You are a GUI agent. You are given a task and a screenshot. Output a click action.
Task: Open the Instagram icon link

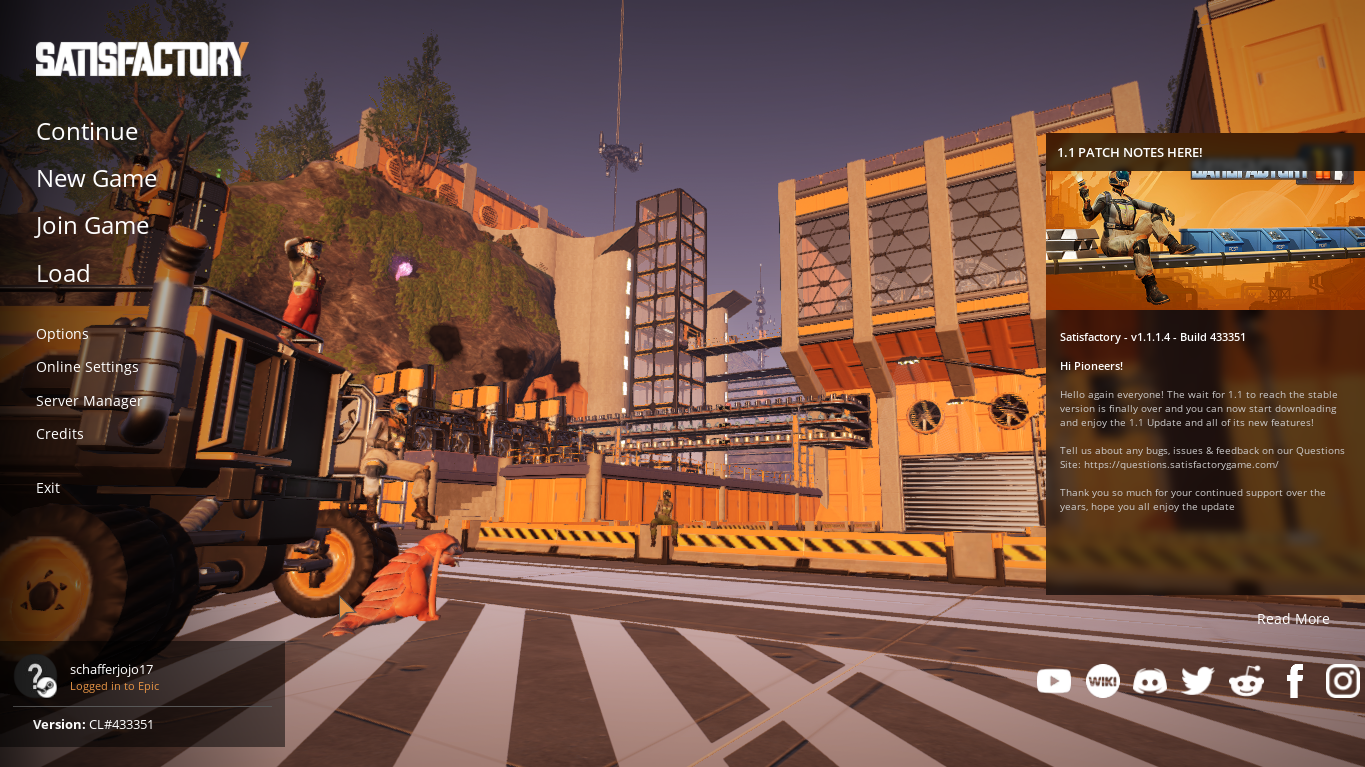click(1342, 681)
